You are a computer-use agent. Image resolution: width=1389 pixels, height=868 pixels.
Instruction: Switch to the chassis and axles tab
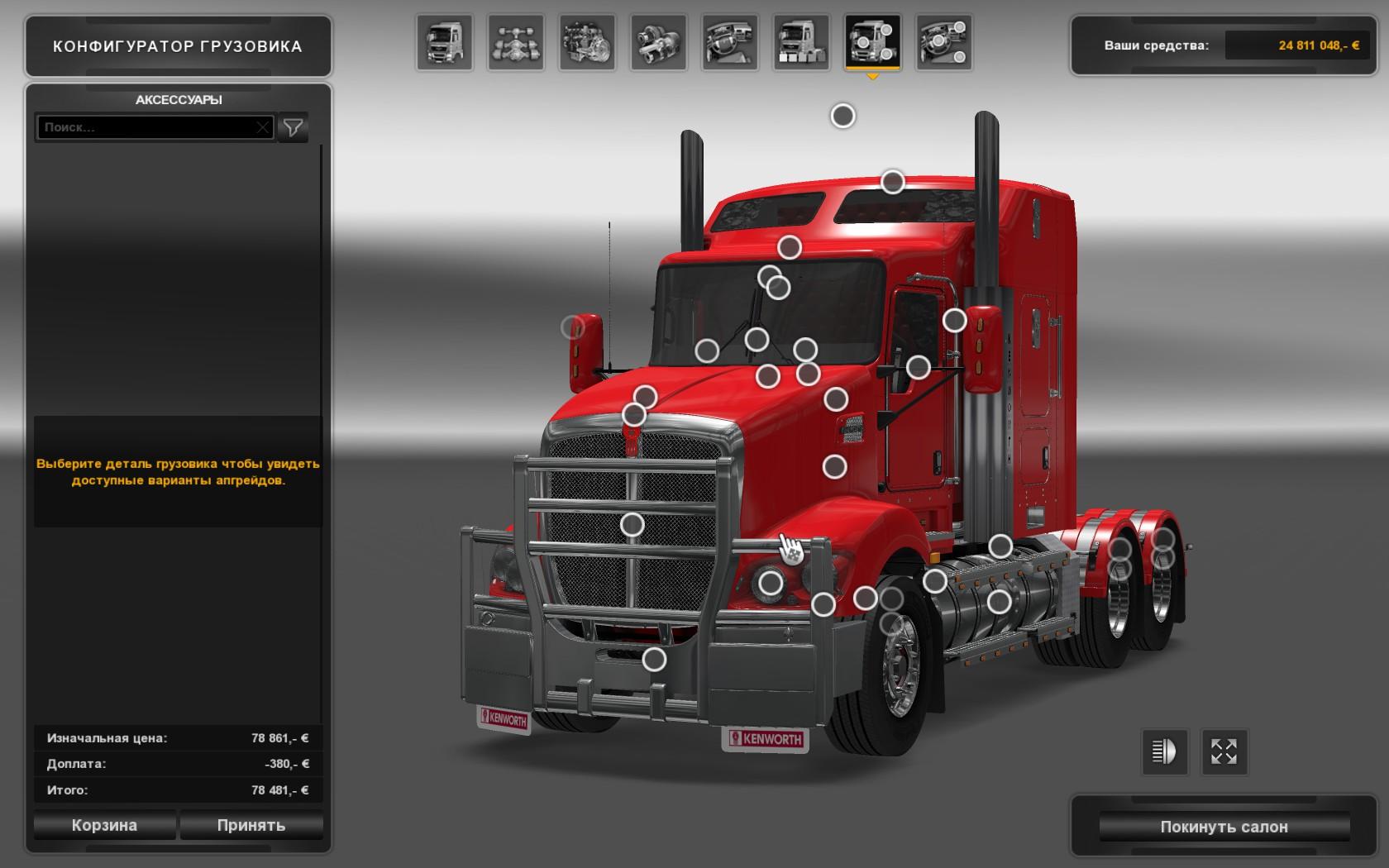(x=516, y=42)
